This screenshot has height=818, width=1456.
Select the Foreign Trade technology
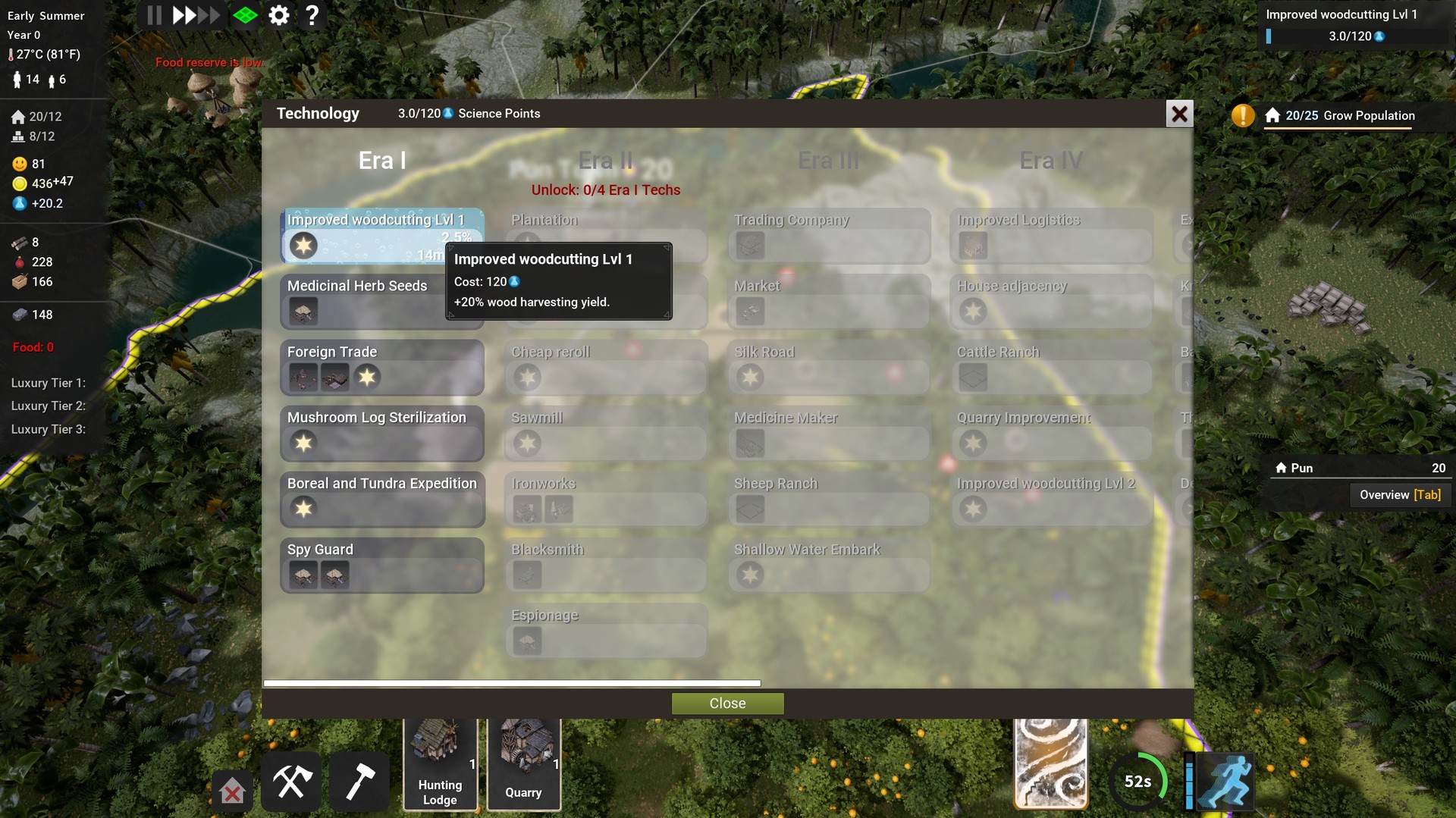point(383,368)
